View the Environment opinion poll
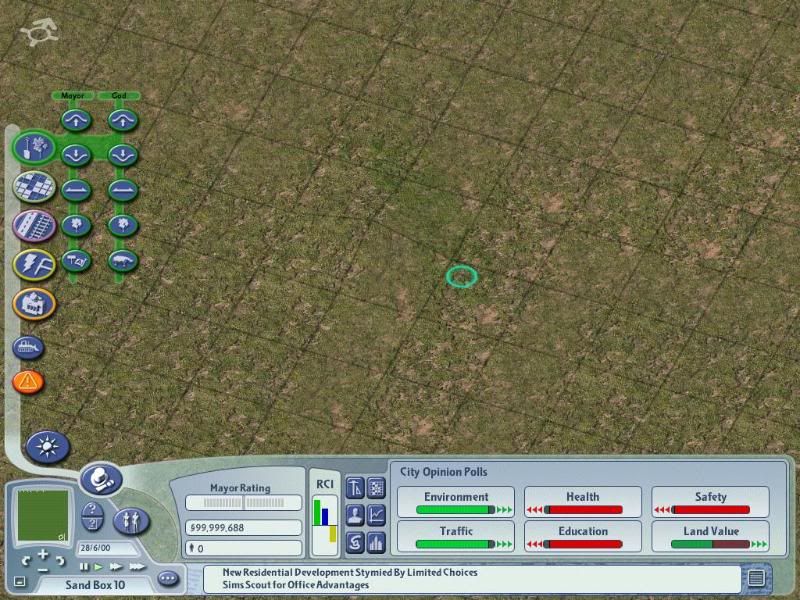This screenshot has width=800, height=600. pos(456,502)
